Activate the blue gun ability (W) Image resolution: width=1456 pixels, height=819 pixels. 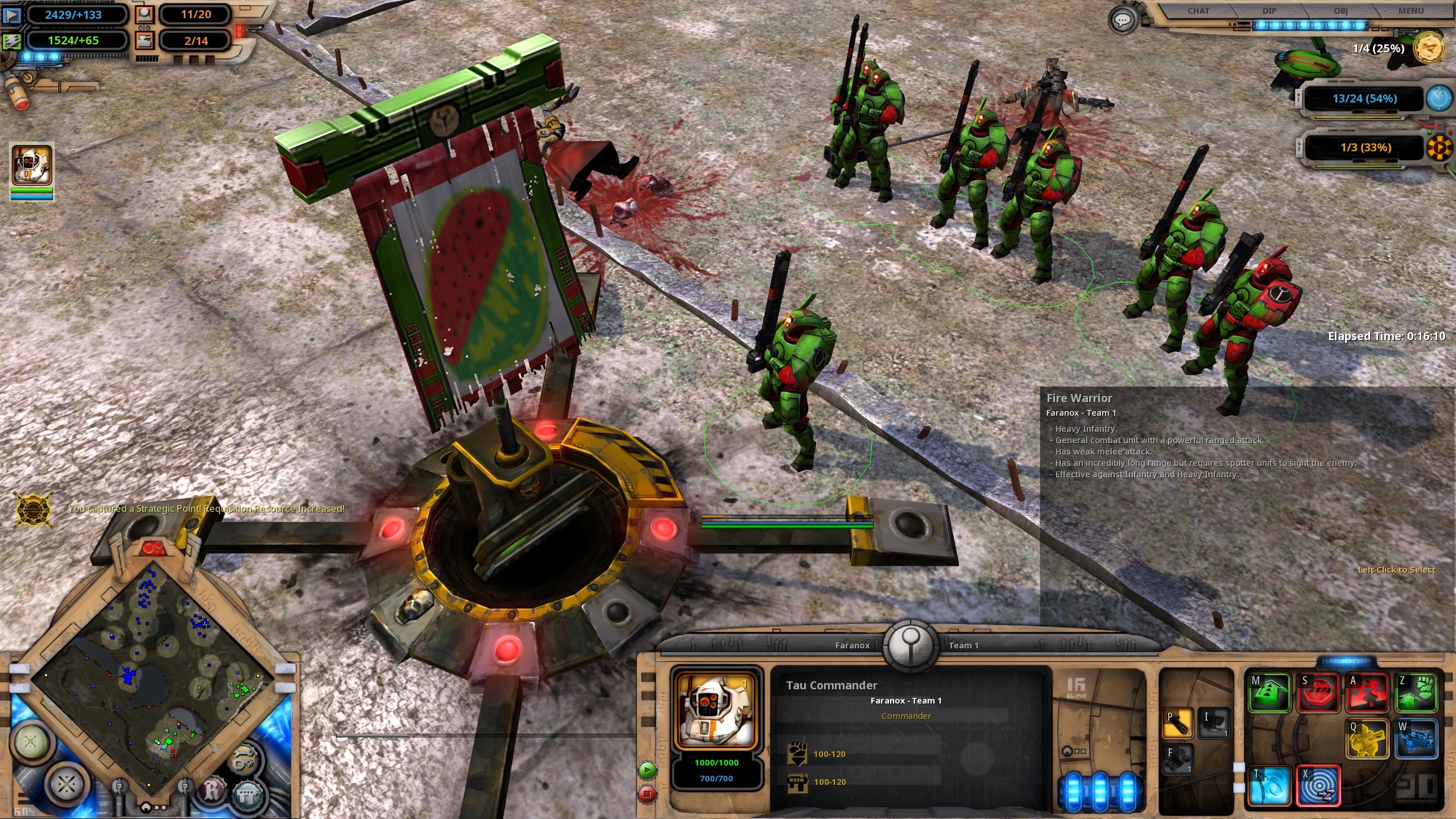[x=1416, y=739]
